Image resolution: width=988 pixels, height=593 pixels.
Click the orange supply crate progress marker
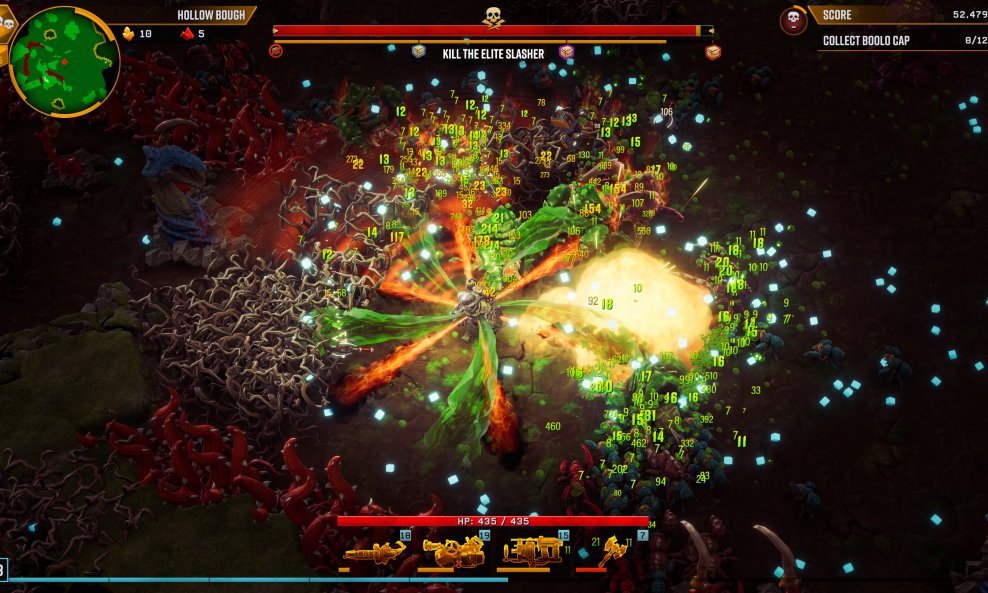point(713,52)
